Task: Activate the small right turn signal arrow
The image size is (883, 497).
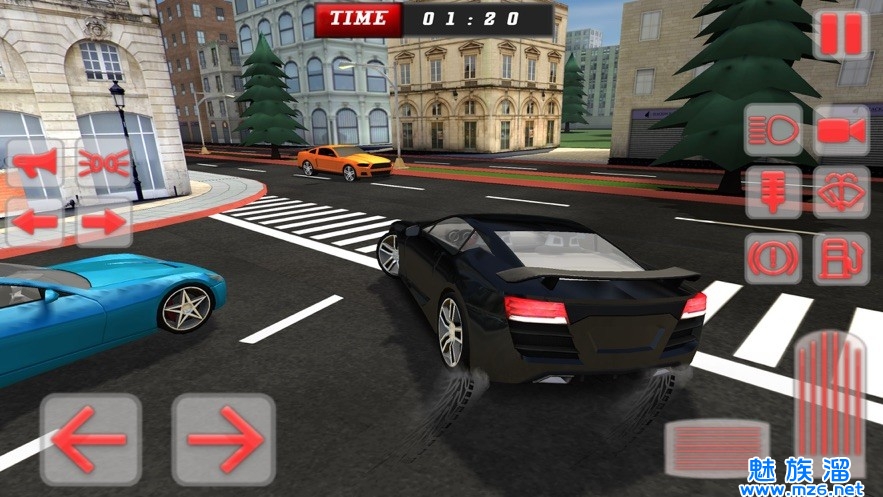Action: (x=103, y=222)
